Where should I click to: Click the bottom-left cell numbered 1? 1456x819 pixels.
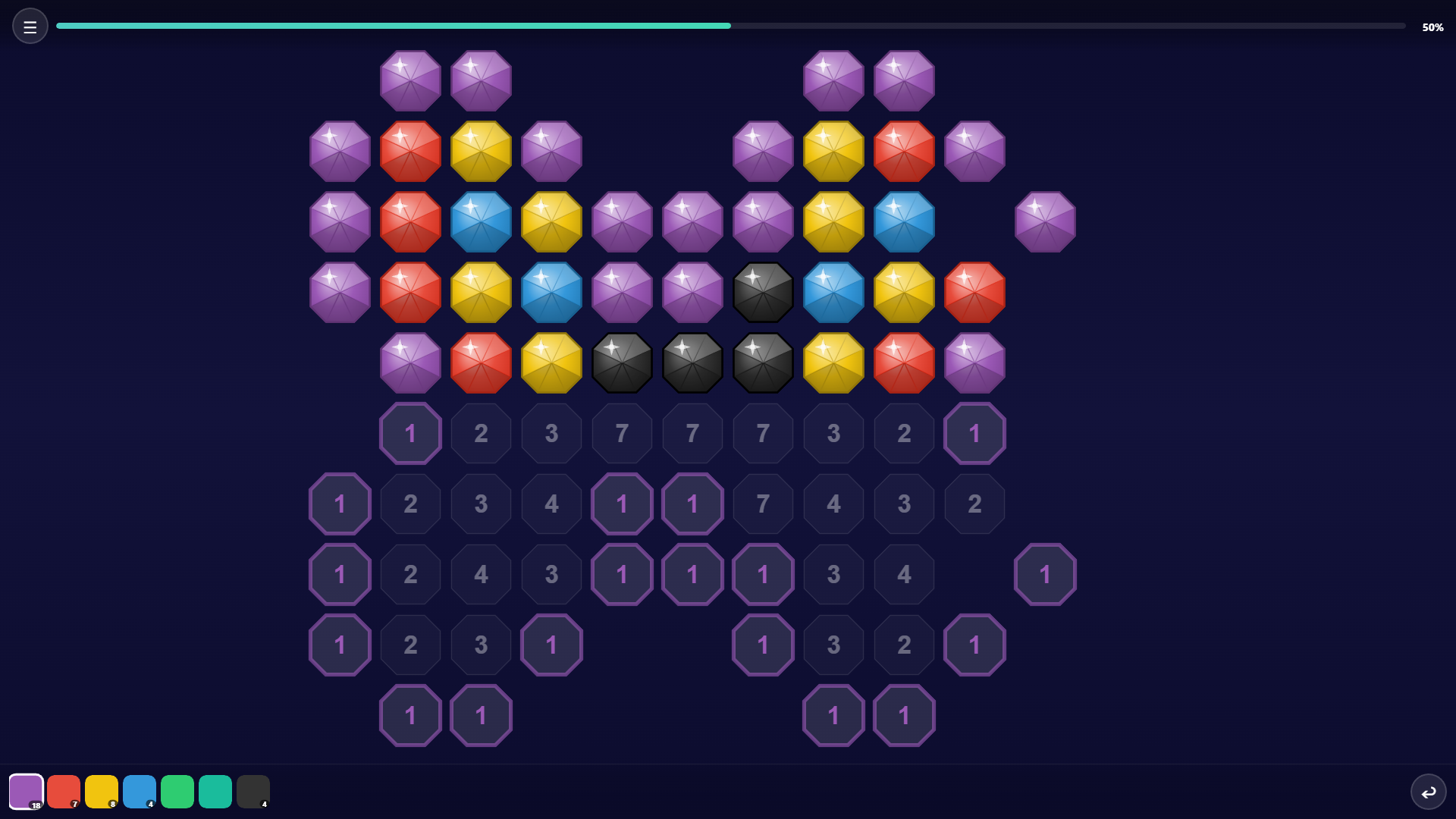(410, 715)
